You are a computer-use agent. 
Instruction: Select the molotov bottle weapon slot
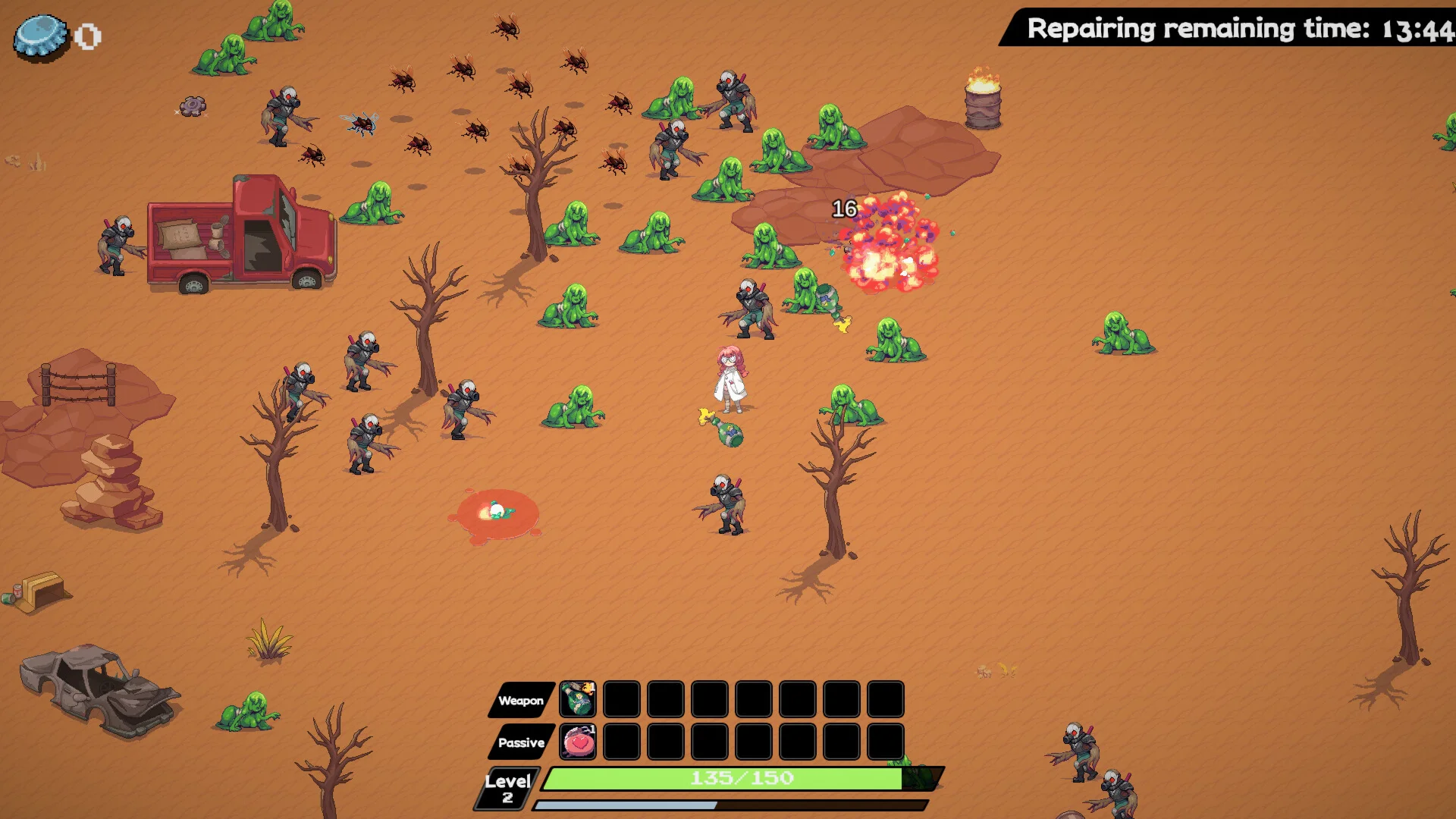click(x=578, y=699)
